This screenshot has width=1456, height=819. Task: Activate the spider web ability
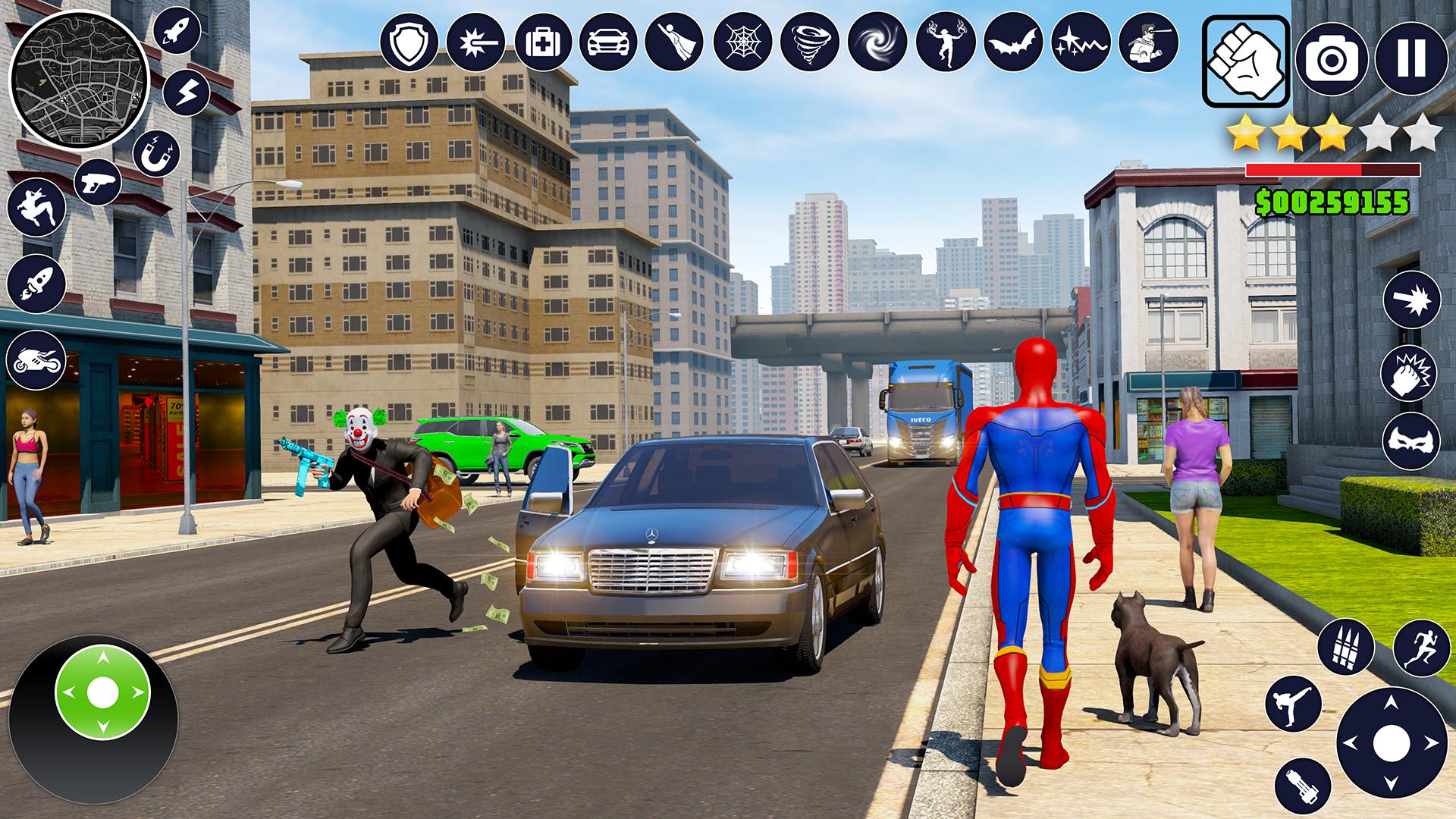(743, 41)
